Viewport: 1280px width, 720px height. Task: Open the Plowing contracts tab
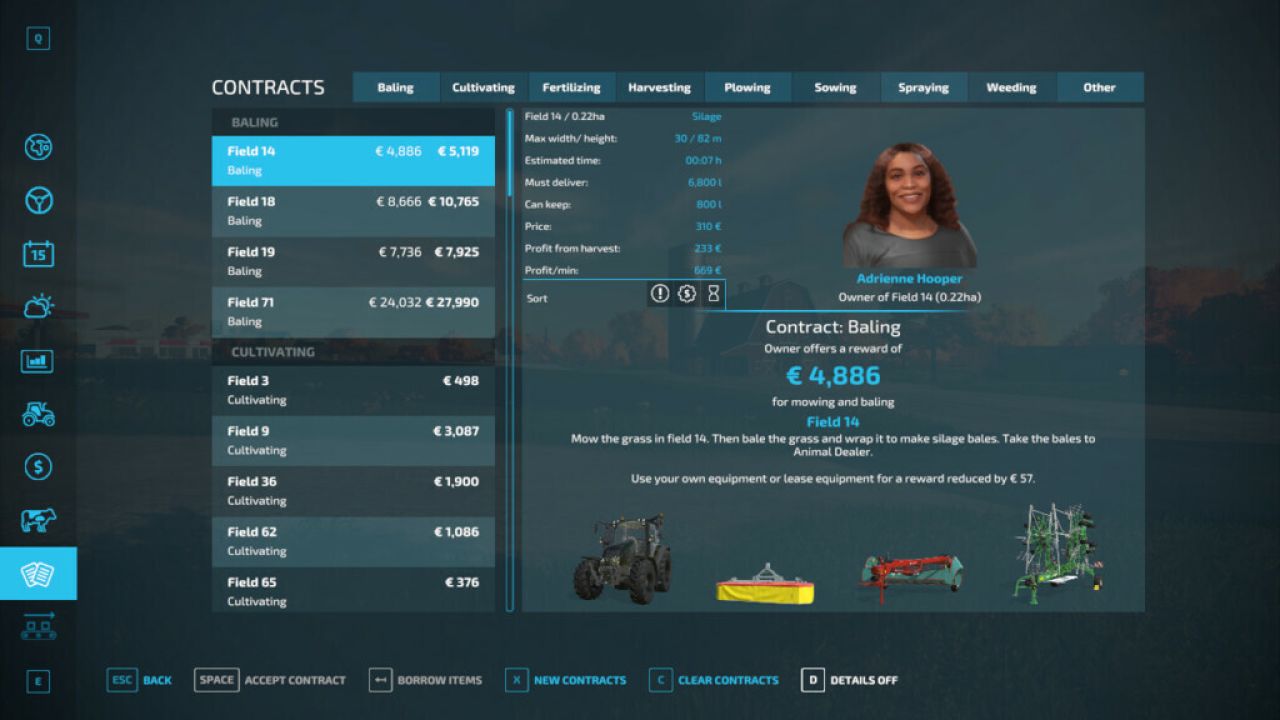748,87
